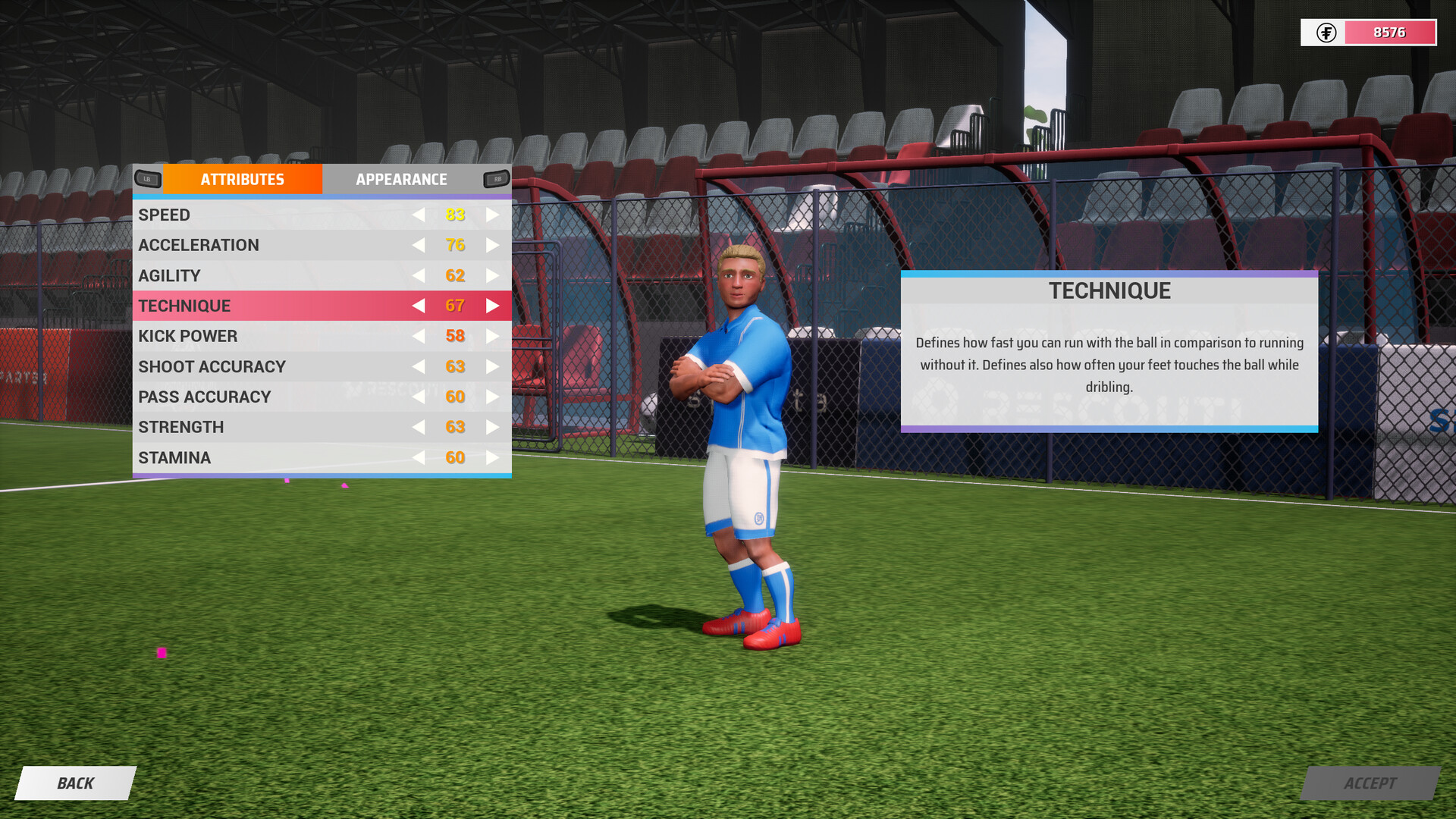Decrease STRENGTH with its left arrow
1456x819 pixels.
point(418,427)
